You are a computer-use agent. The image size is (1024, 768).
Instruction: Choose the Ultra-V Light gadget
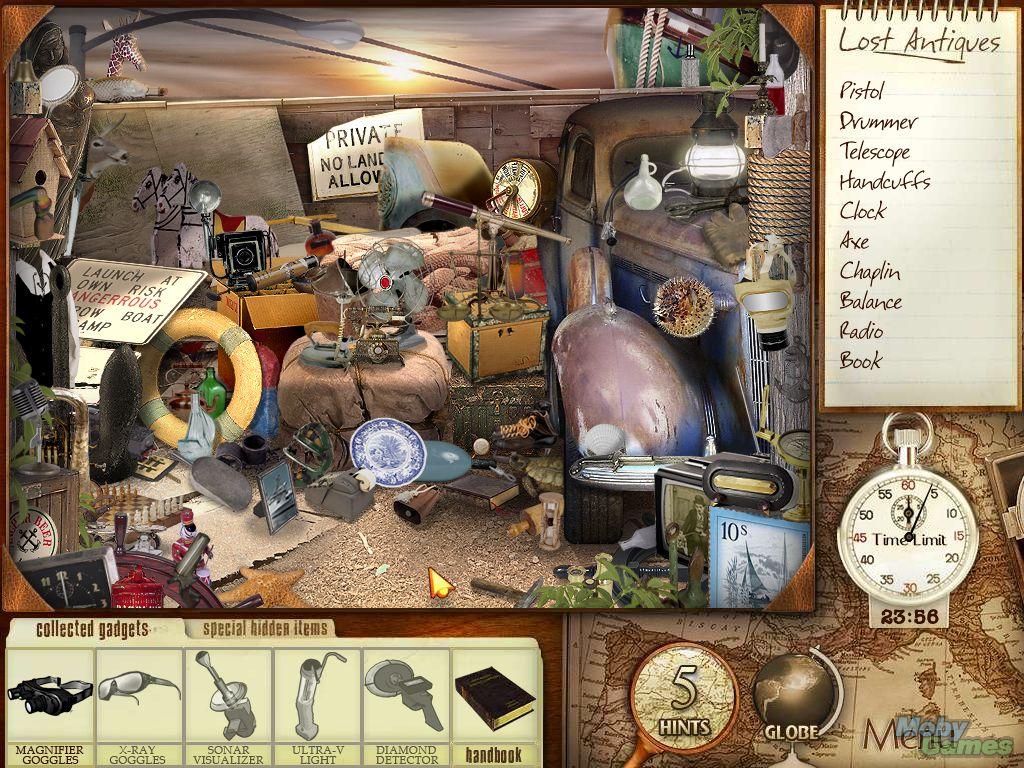tap(317, 698)
